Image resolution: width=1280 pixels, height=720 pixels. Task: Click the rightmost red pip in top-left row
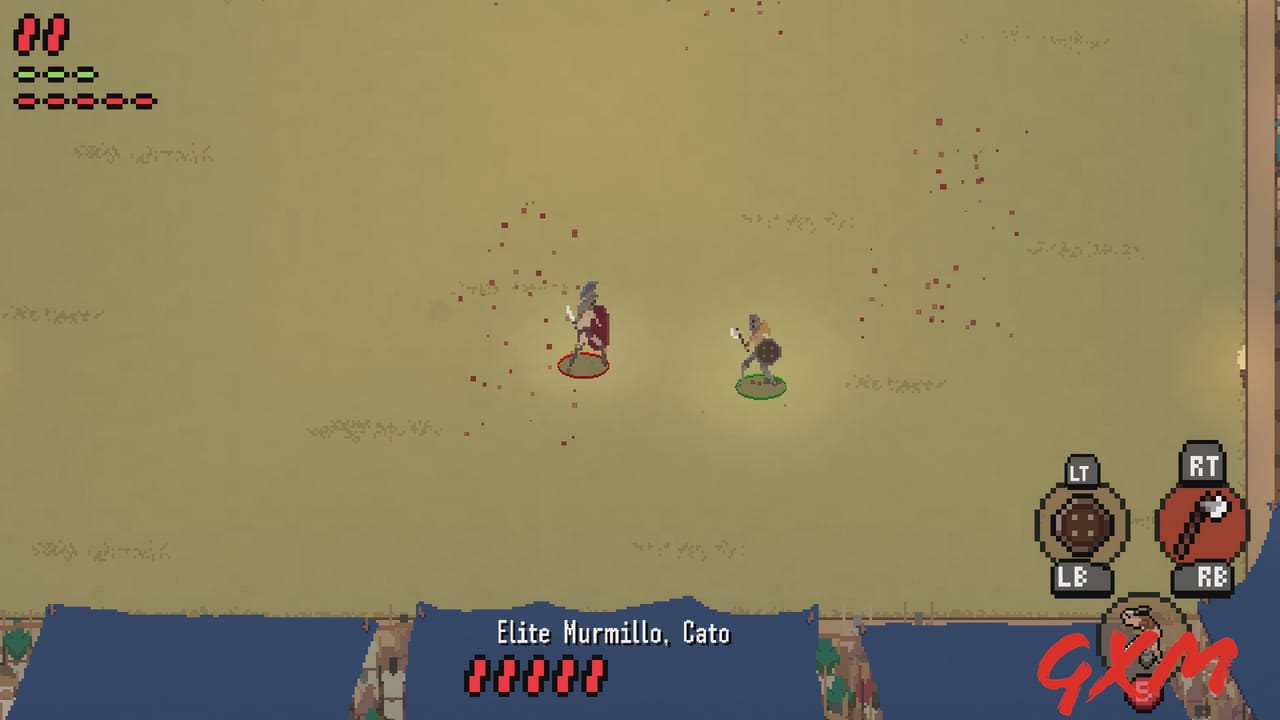click(x=145, y=99)
